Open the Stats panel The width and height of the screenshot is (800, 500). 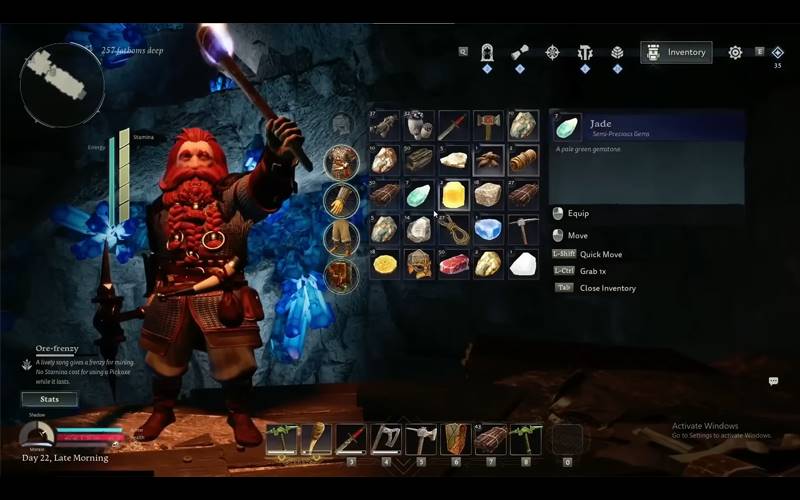pos(50,399)
